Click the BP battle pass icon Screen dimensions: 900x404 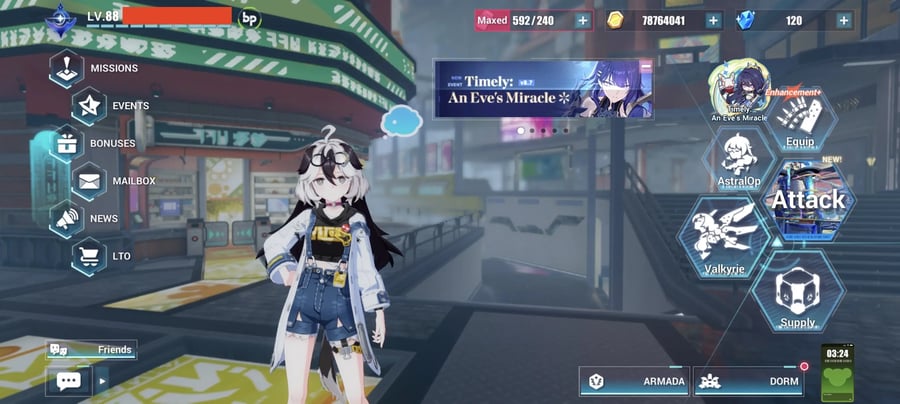coord(250,18)
